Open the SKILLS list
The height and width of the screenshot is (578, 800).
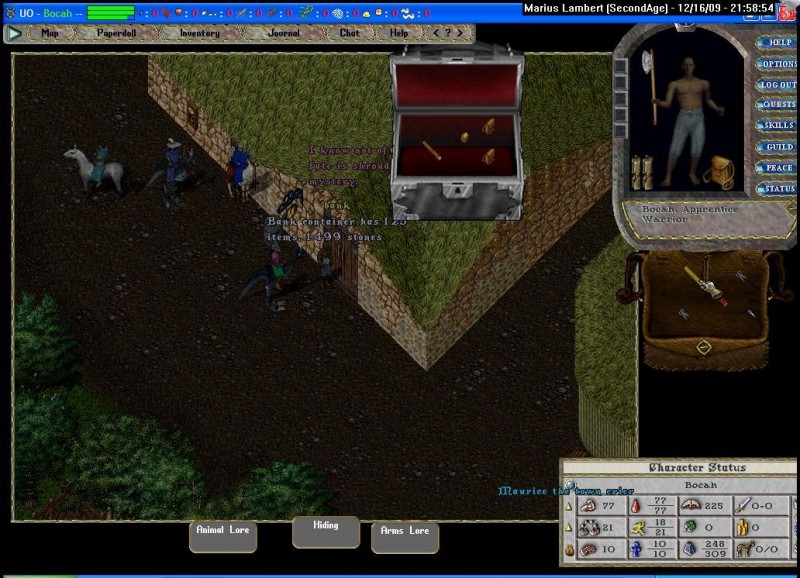point(777,126)
